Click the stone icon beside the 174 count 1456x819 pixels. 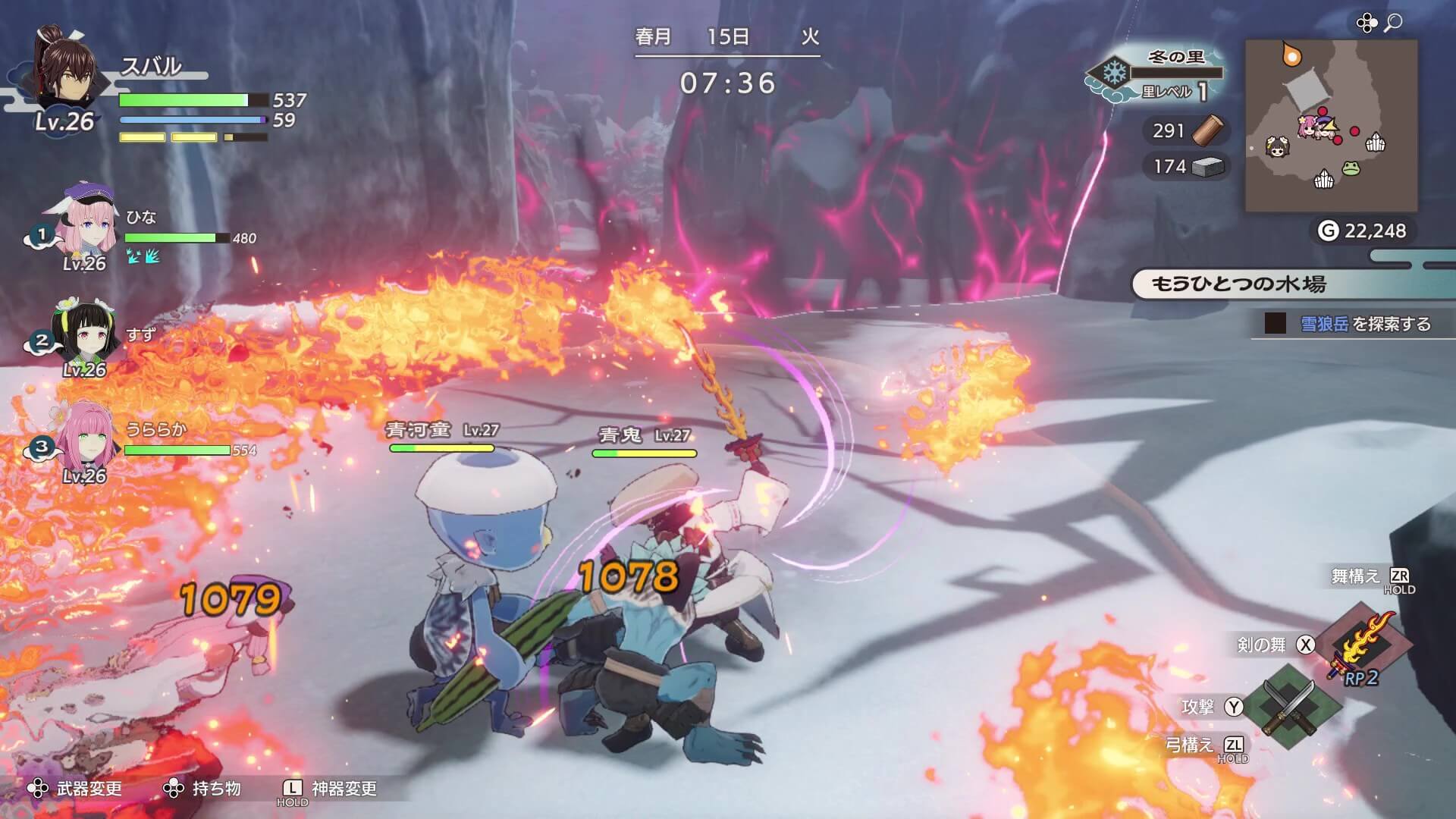(1208, 167)
